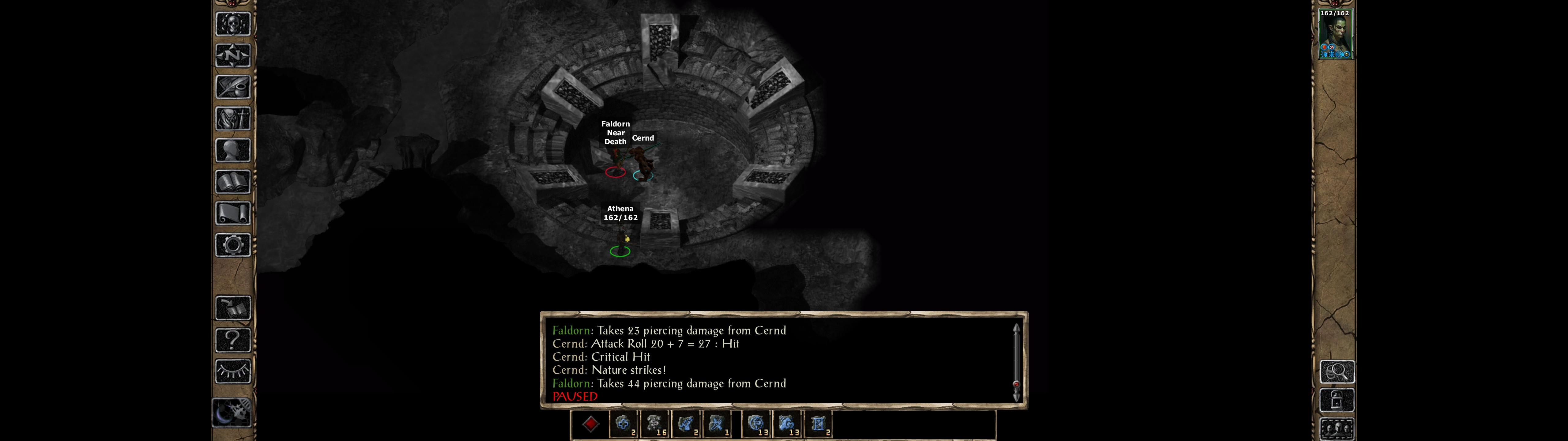Screen dimensions: 1568x441
Task: Click the skull return-to-game button
Action: (232, 24)
